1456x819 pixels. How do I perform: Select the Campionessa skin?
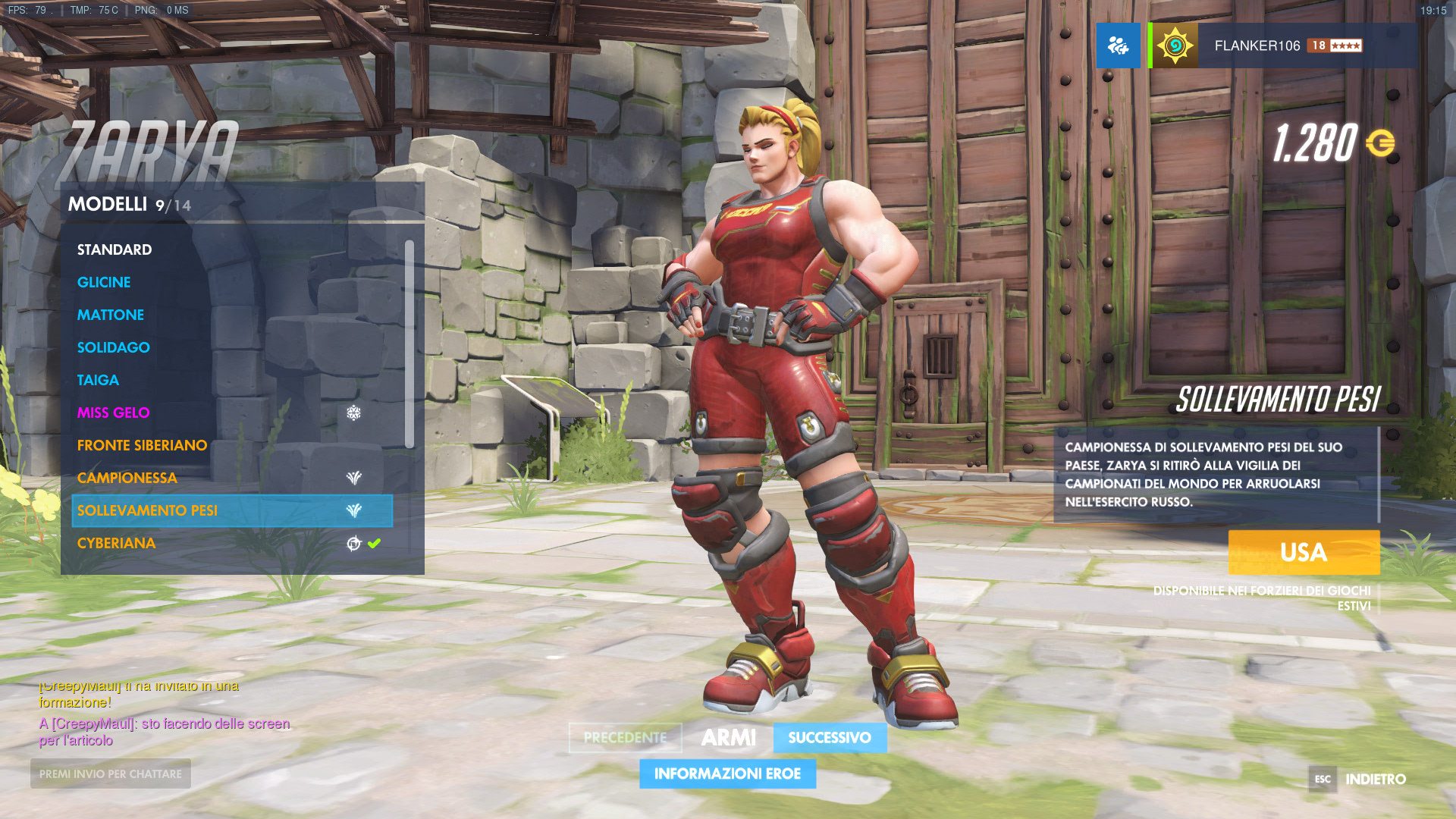point(127,478)
